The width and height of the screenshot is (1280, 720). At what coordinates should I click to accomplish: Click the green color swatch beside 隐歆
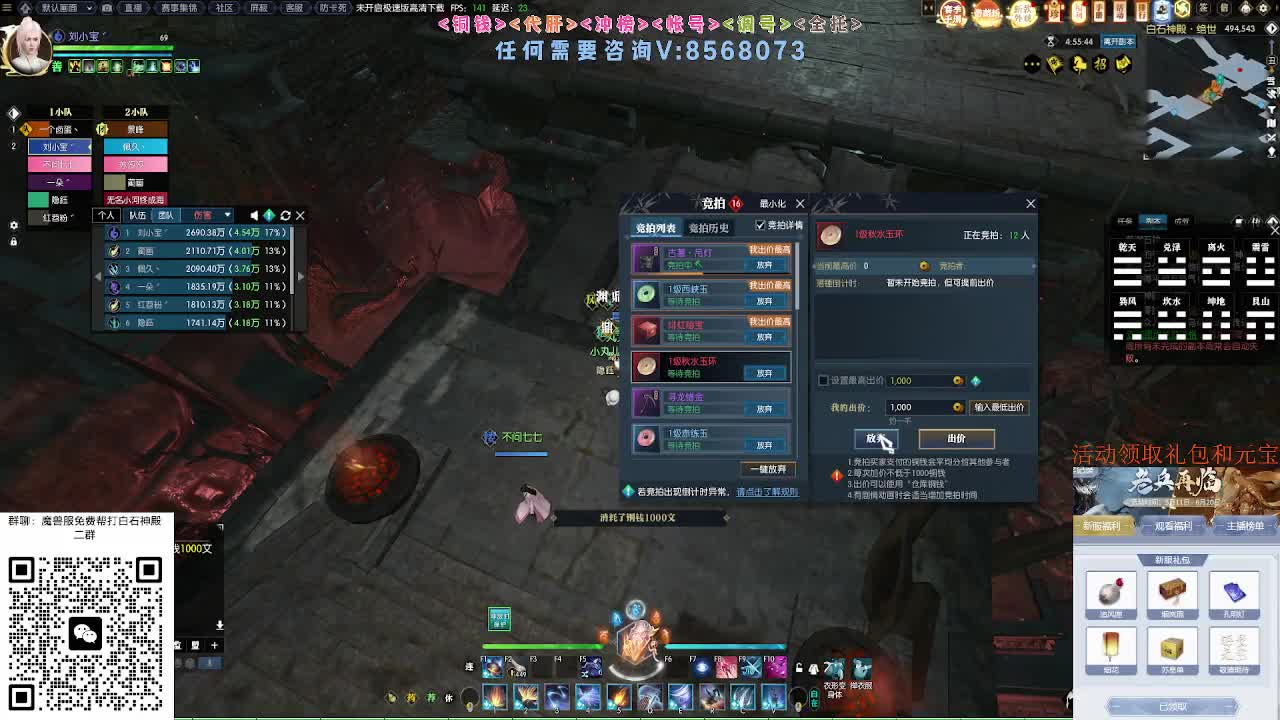click(38, 200)
